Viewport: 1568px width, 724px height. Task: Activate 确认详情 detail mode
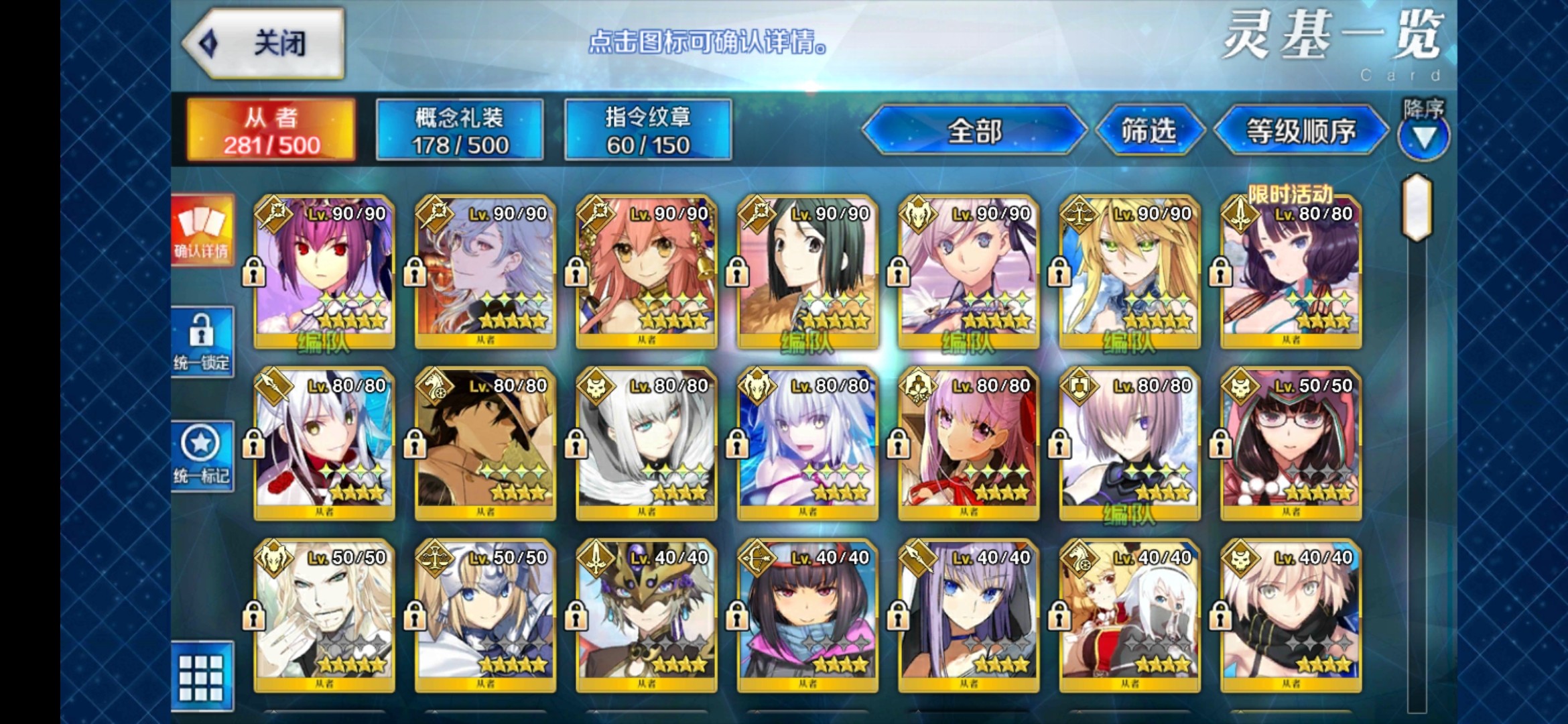(x=202, y=231)
